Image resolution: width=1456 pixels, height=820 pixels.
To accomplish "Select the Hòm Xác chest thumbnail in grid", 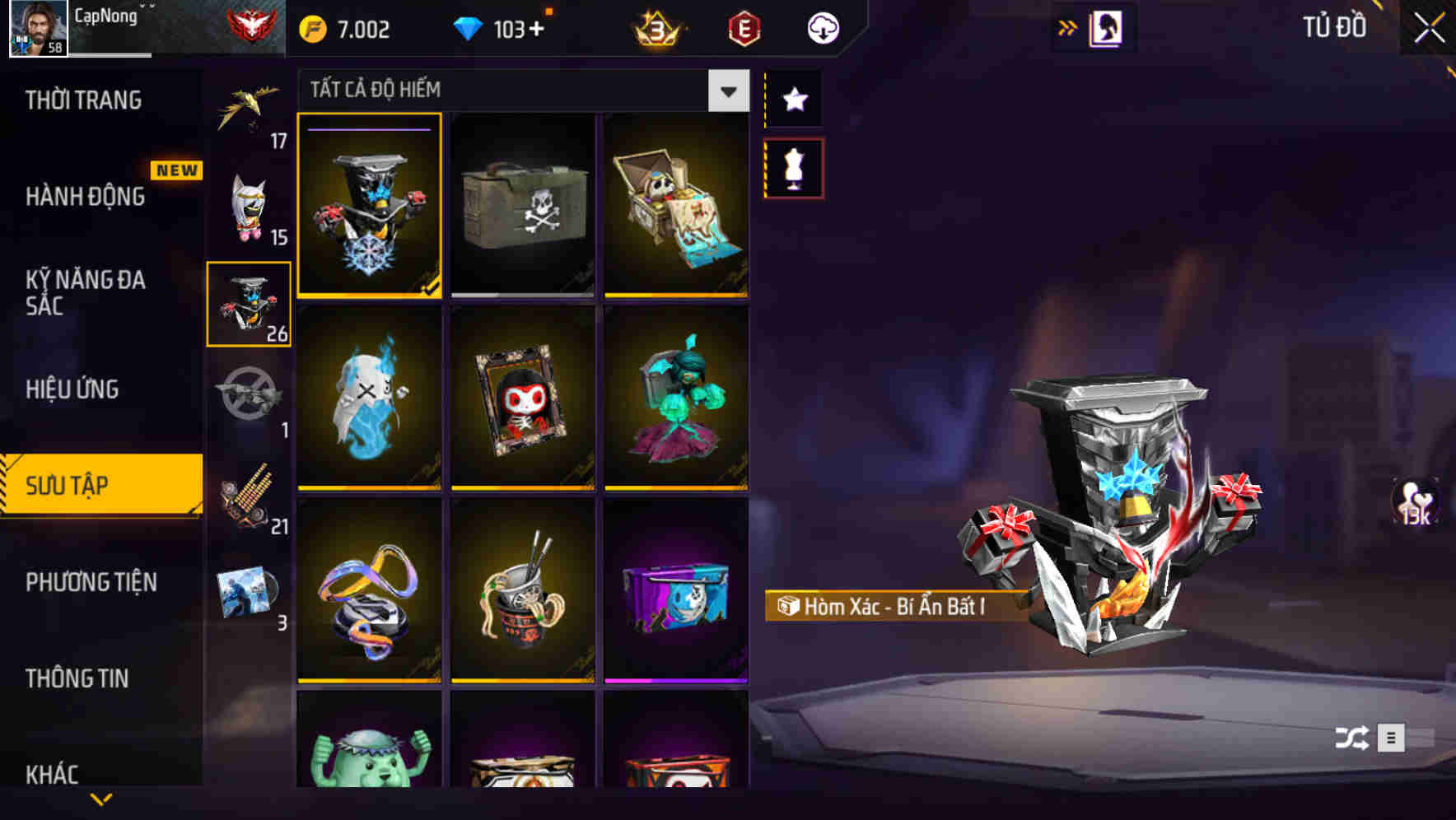I will pyautogui.click(x=369, y=206).
